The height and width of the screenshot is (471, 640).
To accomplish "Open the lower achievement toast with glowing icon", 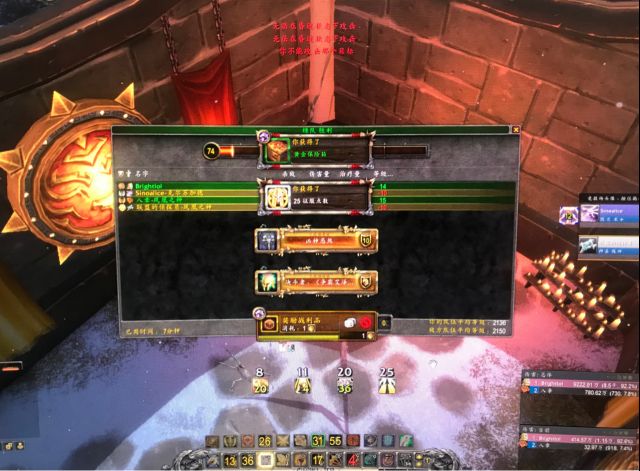I will (315, 282).
